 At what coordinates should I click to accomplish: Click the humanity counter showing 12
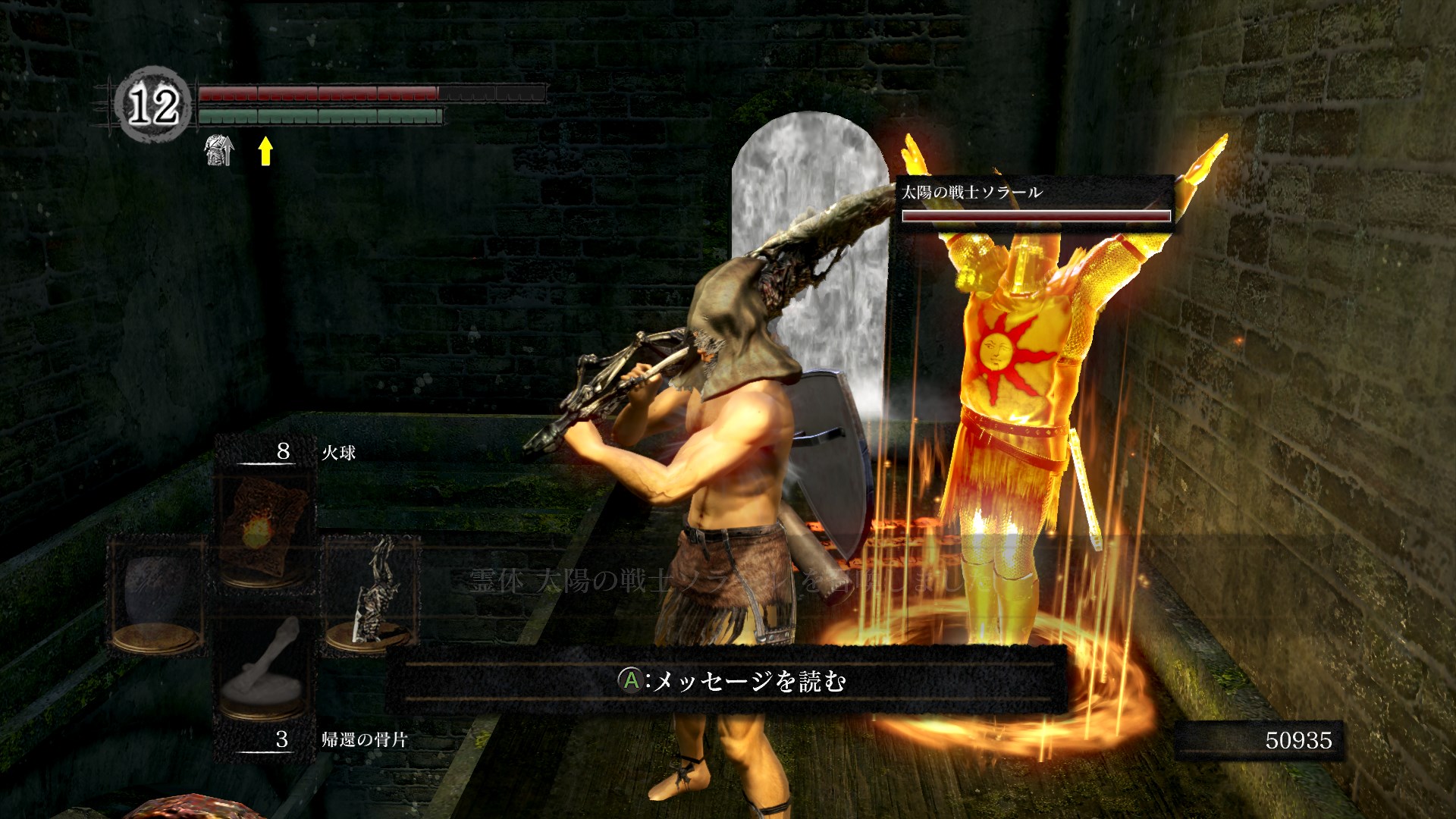152,105
